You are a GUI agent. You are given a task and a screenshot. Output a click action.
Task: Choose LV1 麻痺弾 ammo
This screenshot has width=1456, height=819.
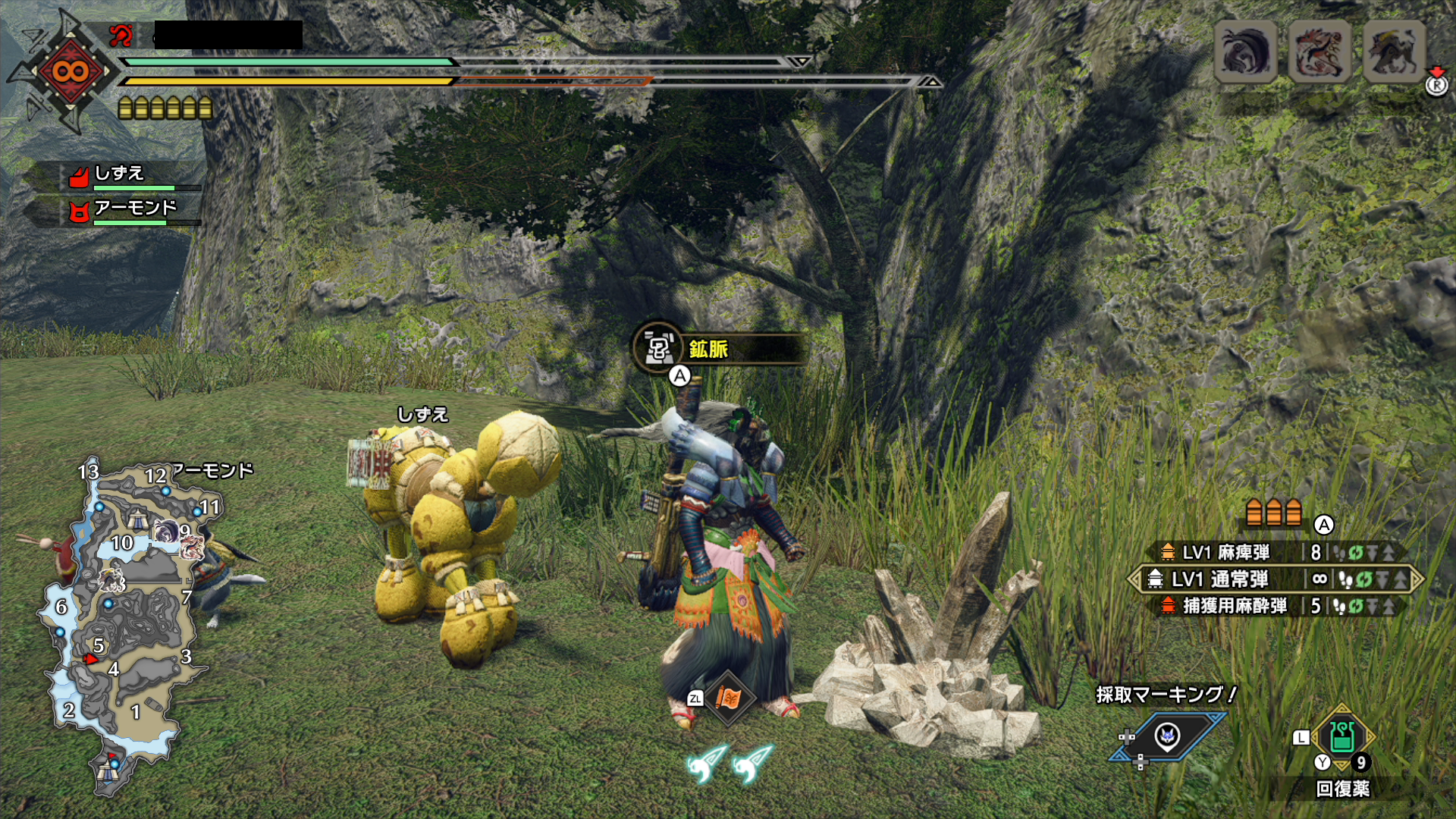click(1225, 553)
